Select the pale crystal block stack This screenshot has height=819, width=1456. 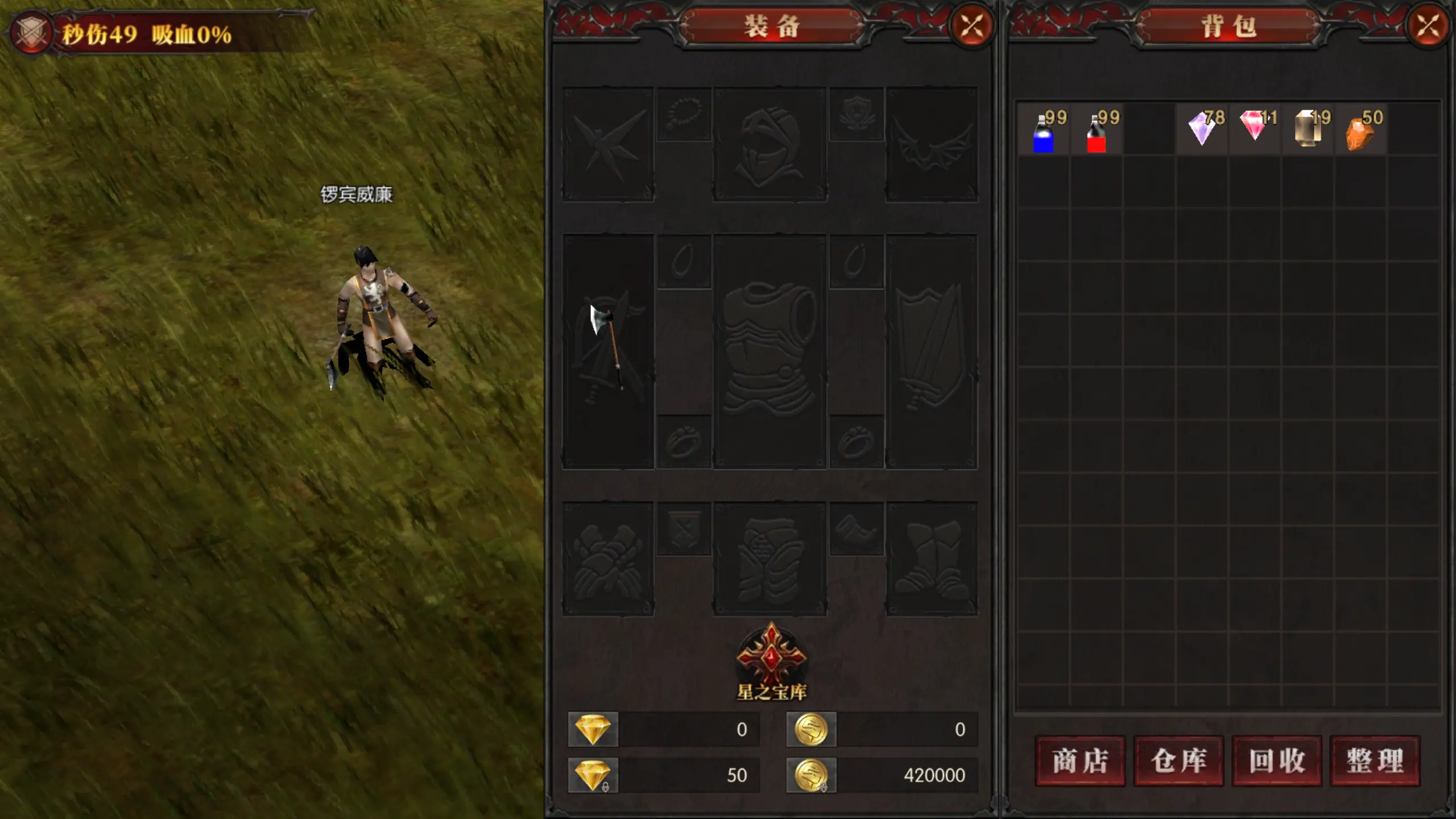[x=1308, y=130]
